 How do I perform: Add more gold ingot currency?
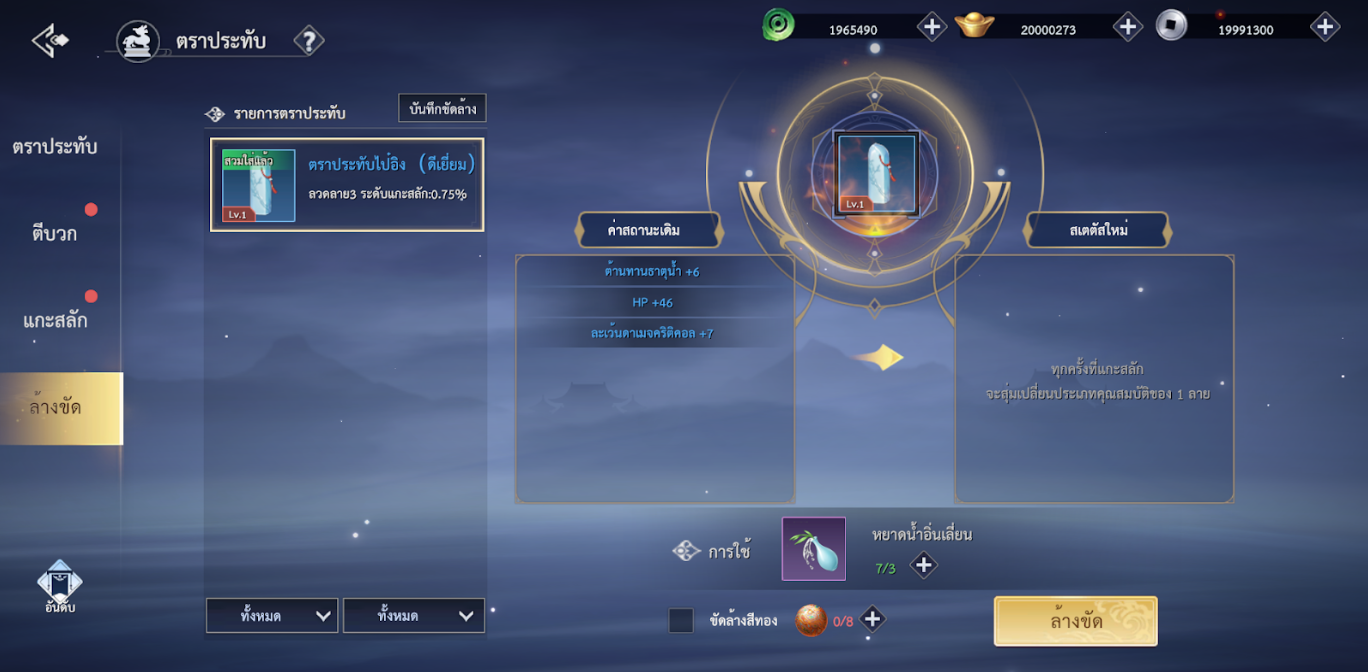[1127, 27]
